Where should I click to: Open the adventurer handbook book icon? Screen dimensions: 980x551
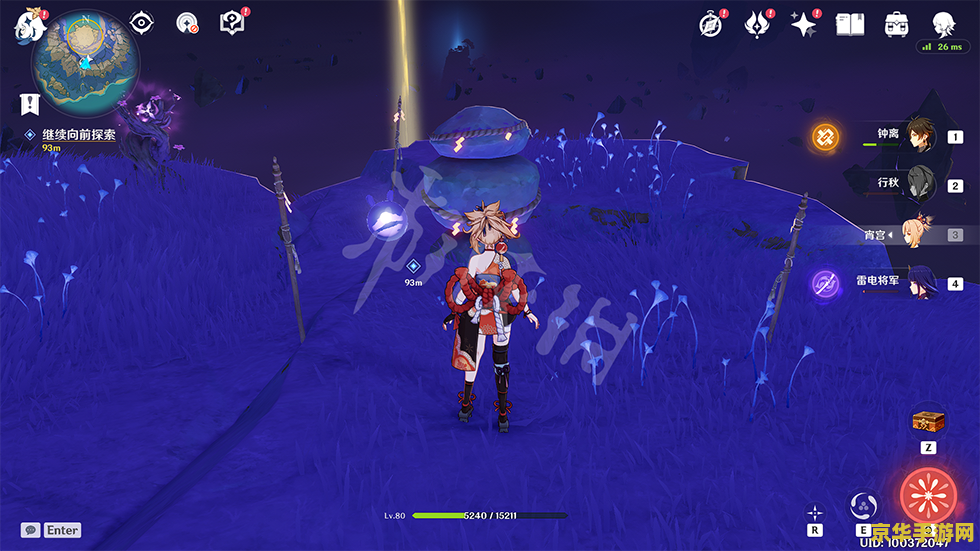(x=850, y=25)
